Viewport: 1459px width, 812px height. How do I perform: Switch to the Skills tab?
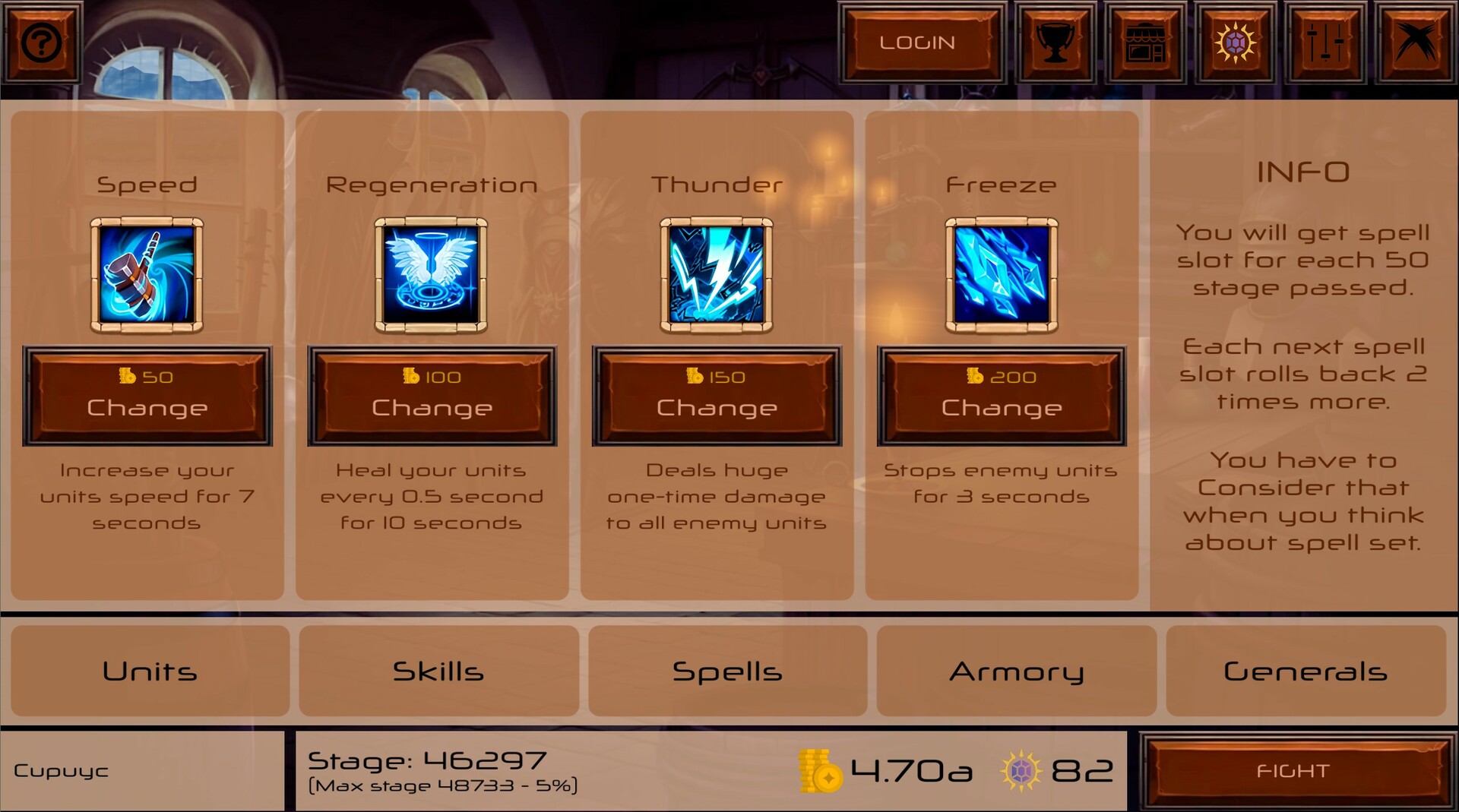pyautogui.click(x=438, y=671)
